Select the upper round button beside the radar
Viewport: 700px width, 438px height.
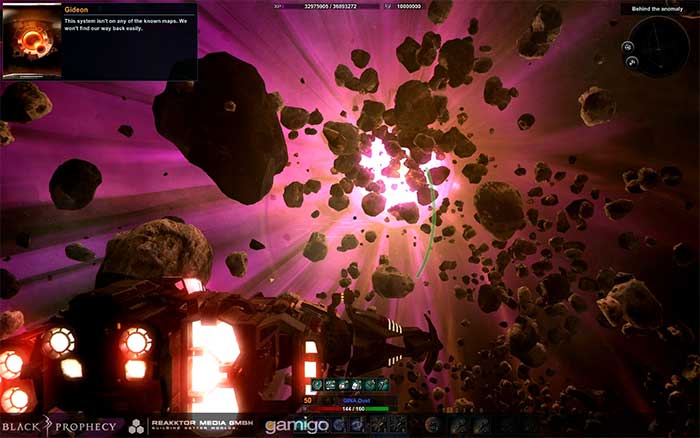tap(629, 45)
